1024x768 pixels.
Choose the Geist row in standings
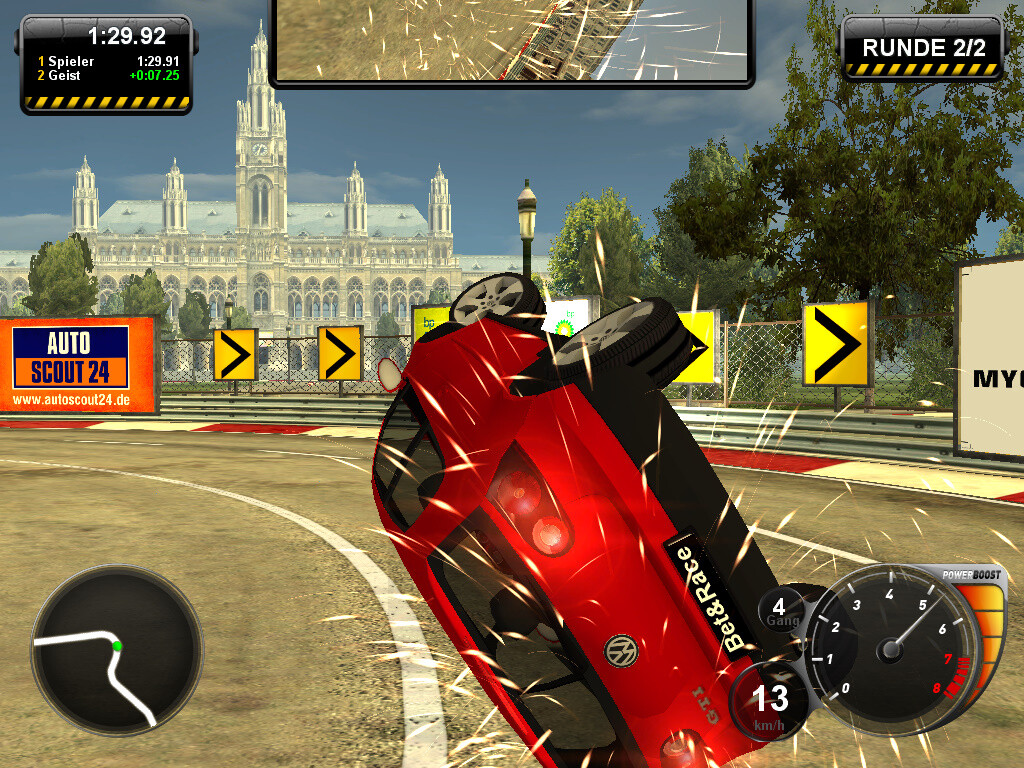tap(108, 75)
